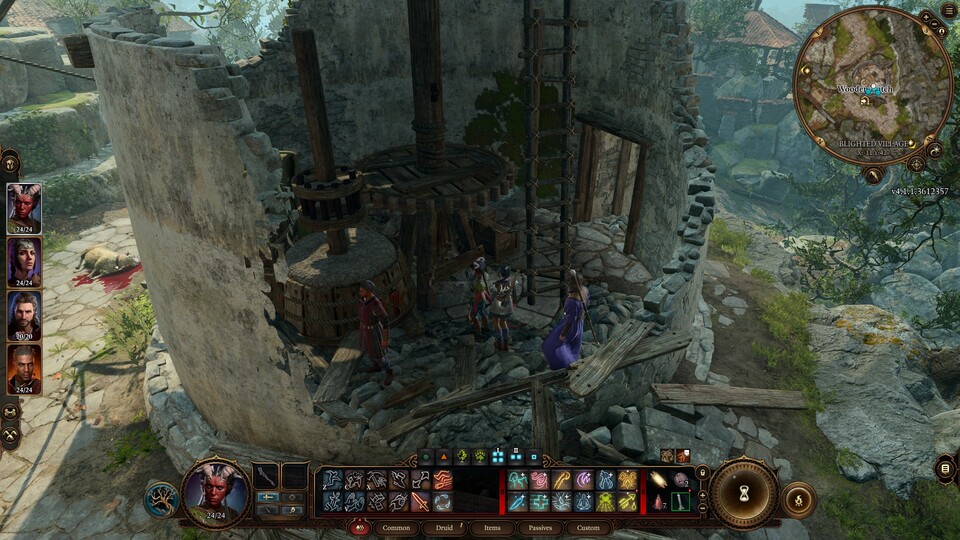Select the purple-hooded companion portrait
960x540 pixels.
(x=24, y=262)
